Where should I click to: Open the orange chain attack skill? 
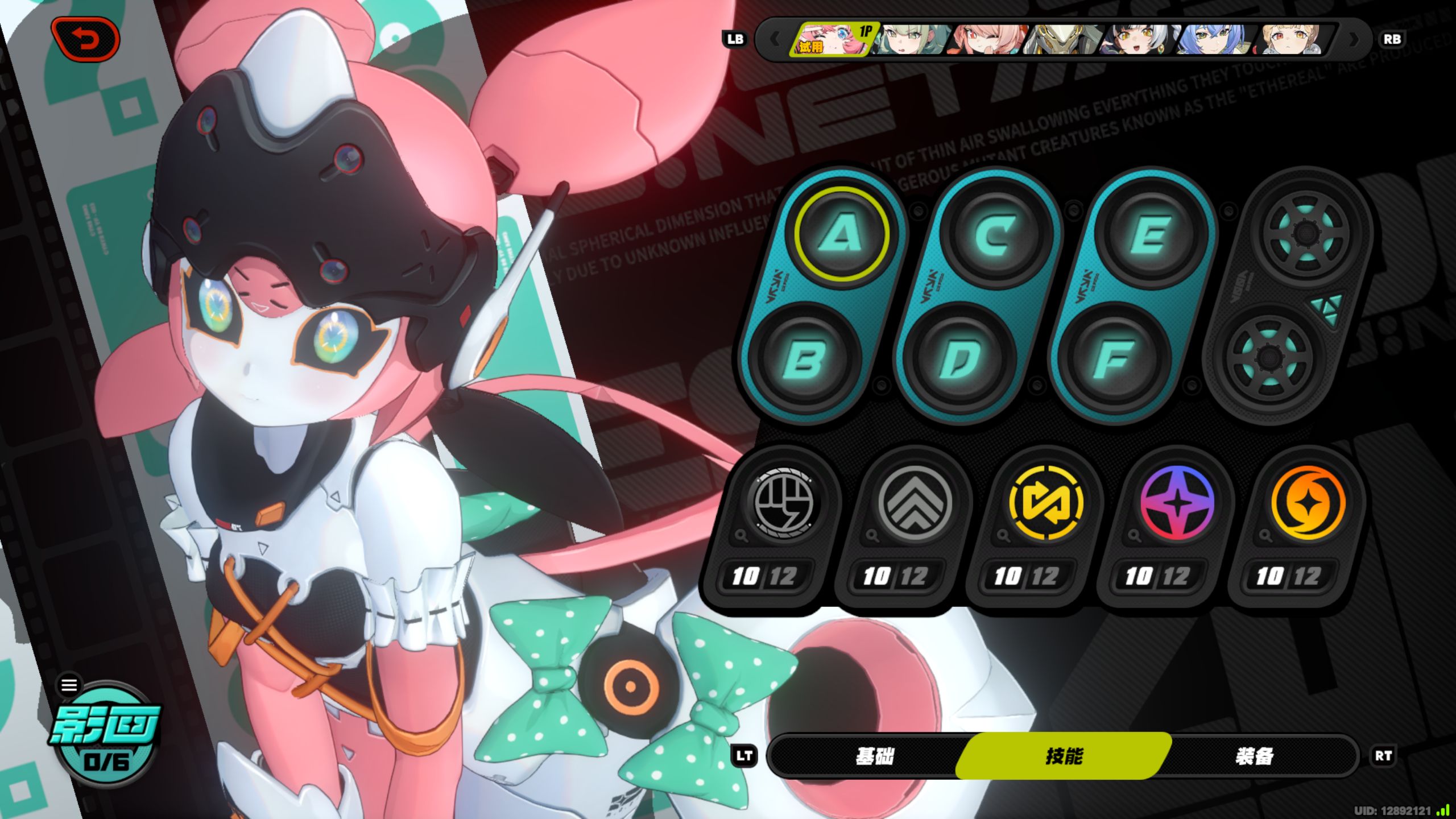(x=1308, y=503)
